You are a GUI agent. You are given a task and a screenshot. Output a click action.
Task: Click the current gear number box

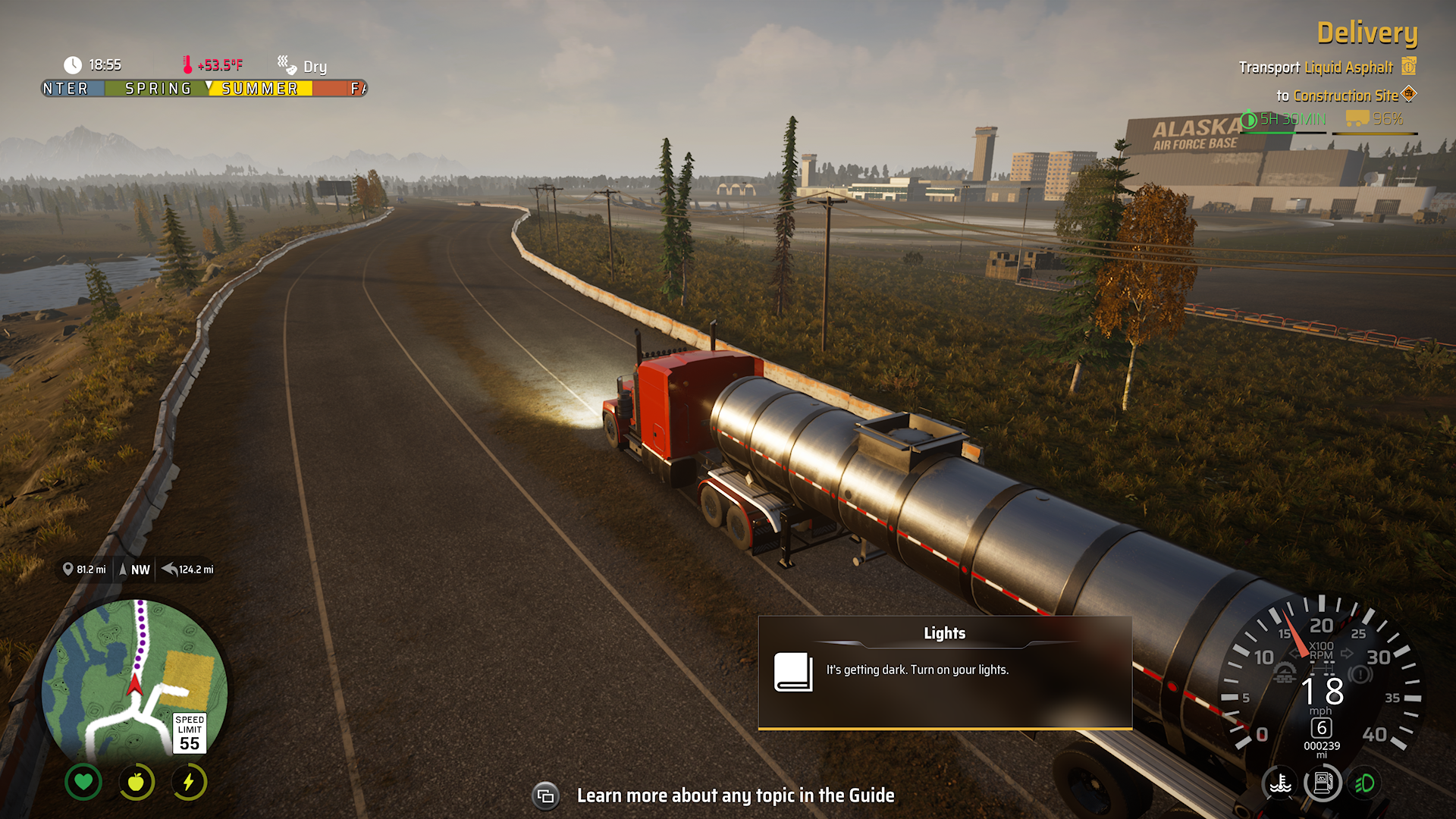[1322, 728]
